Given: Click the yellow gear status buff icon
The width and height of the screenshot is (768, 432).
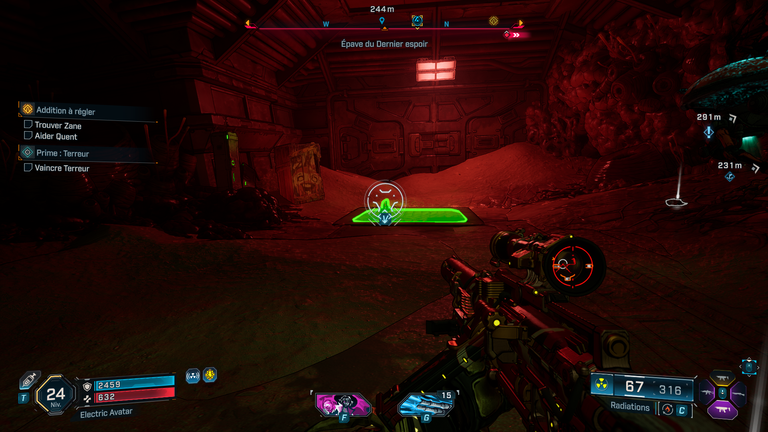Looking at the screenshot, I should click(210, 375).
